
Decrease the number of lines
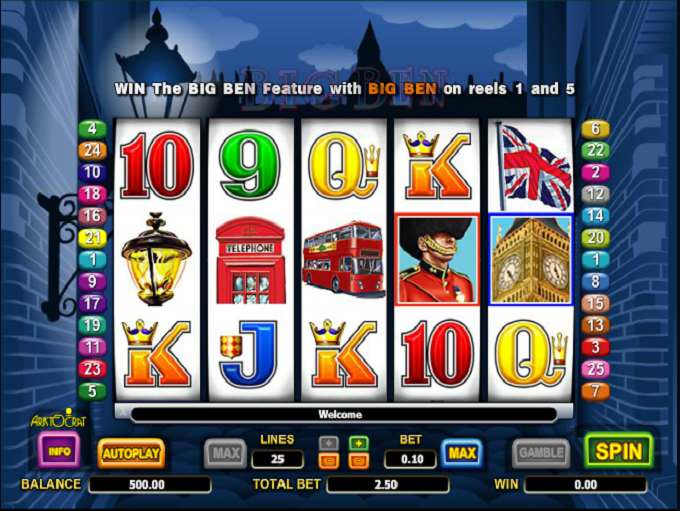(328, 460)
